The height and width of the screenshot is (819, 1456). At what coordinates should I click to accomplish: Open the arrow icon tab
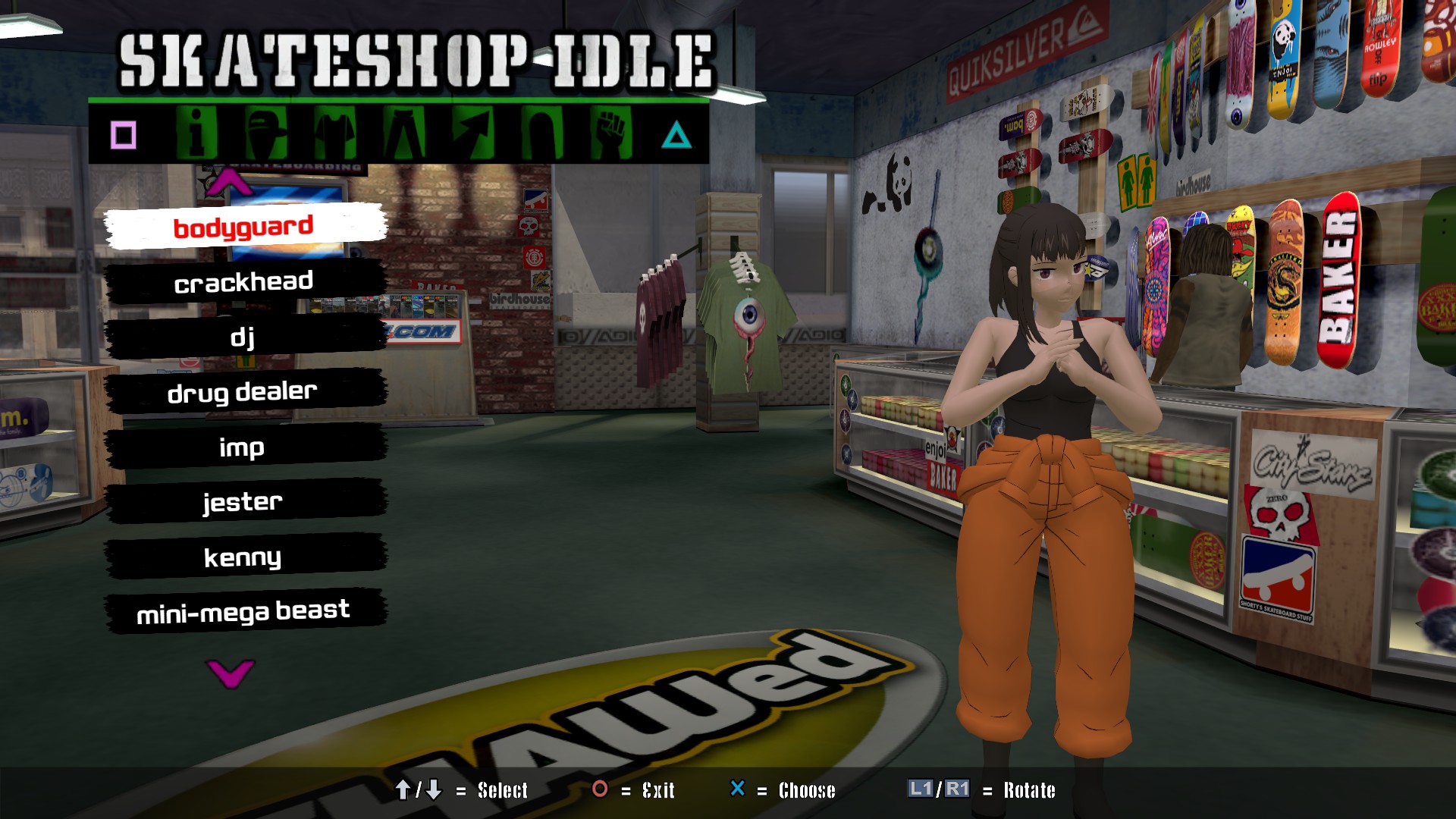(x=473, y=133)
